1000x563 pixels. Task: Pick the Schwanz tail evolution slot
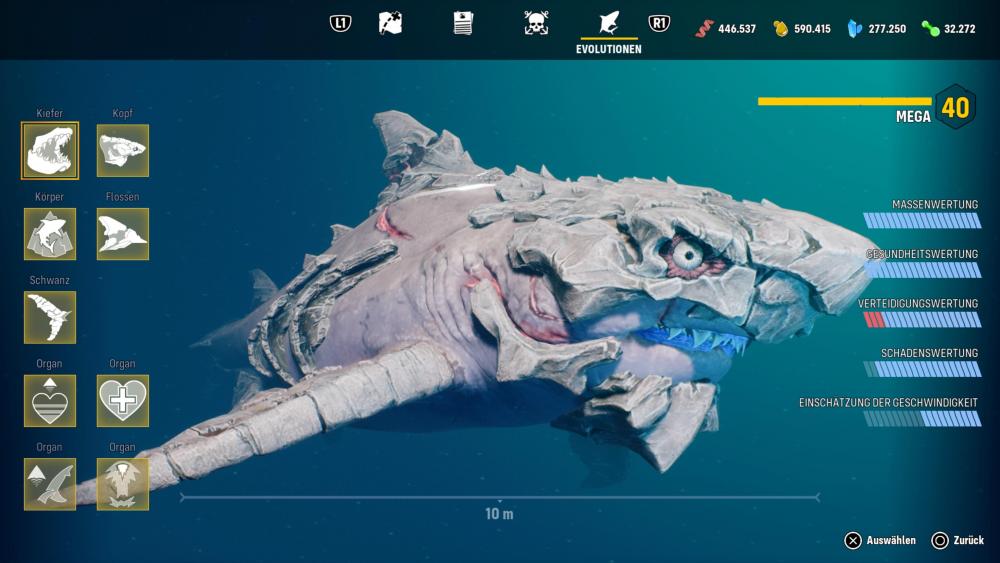coord(50,317)
